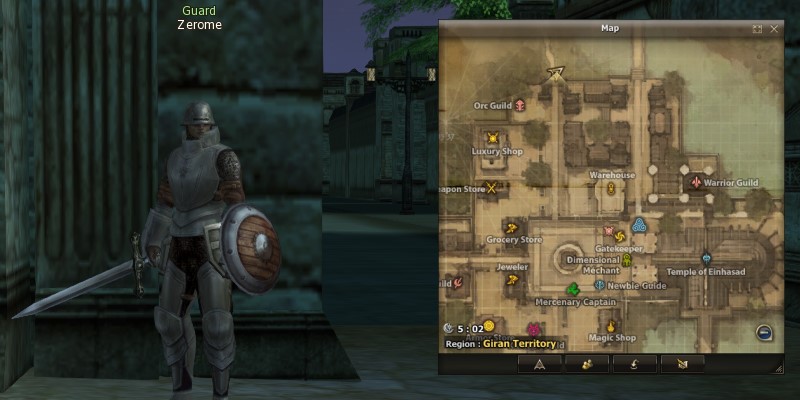Image resolution: width=800 pixels, height=400 pixels.
Task: Click the party members map toolbar button
Action: coord(586,364)
